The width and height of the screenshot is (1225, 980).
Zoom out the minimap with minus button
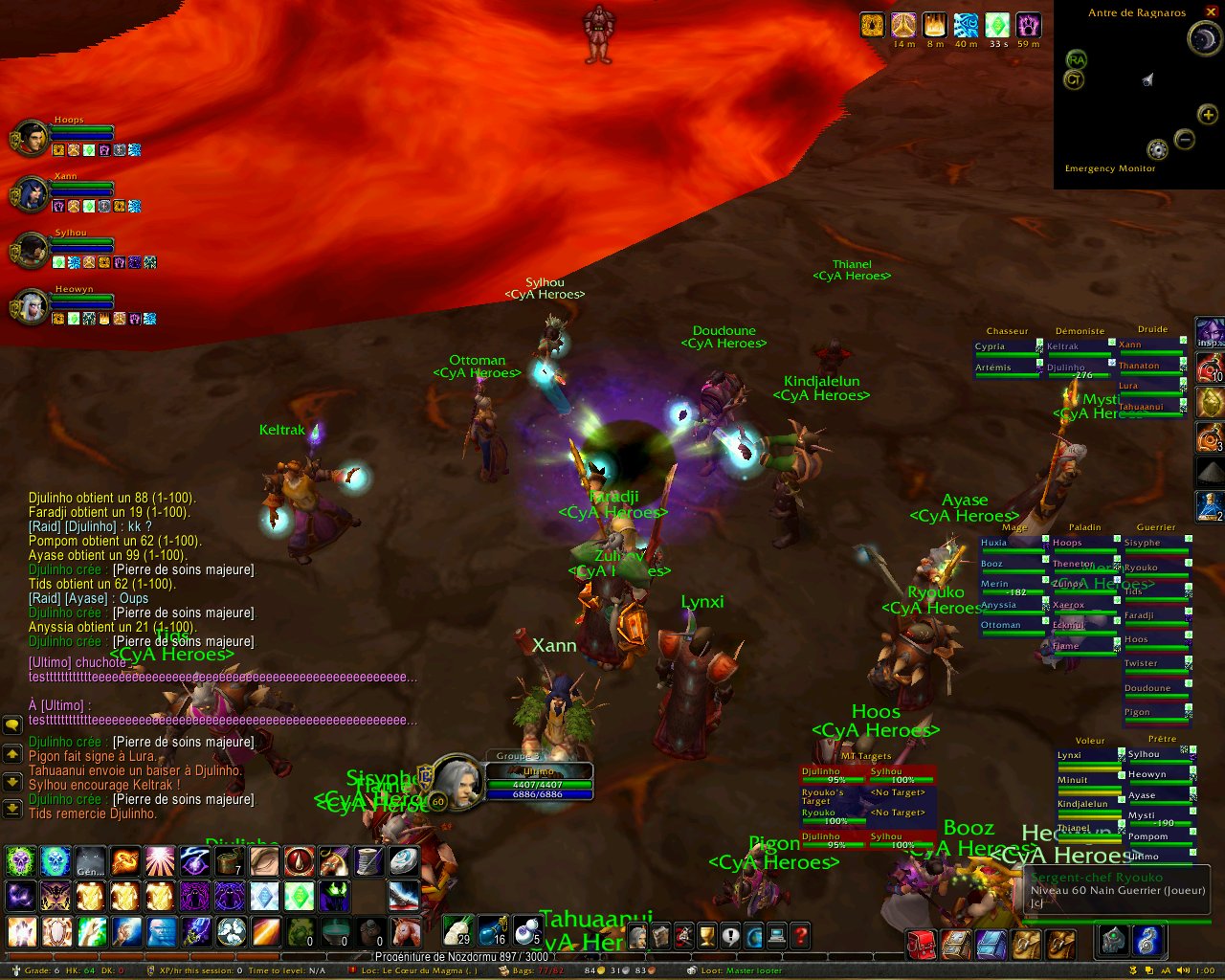[1184, 140]
